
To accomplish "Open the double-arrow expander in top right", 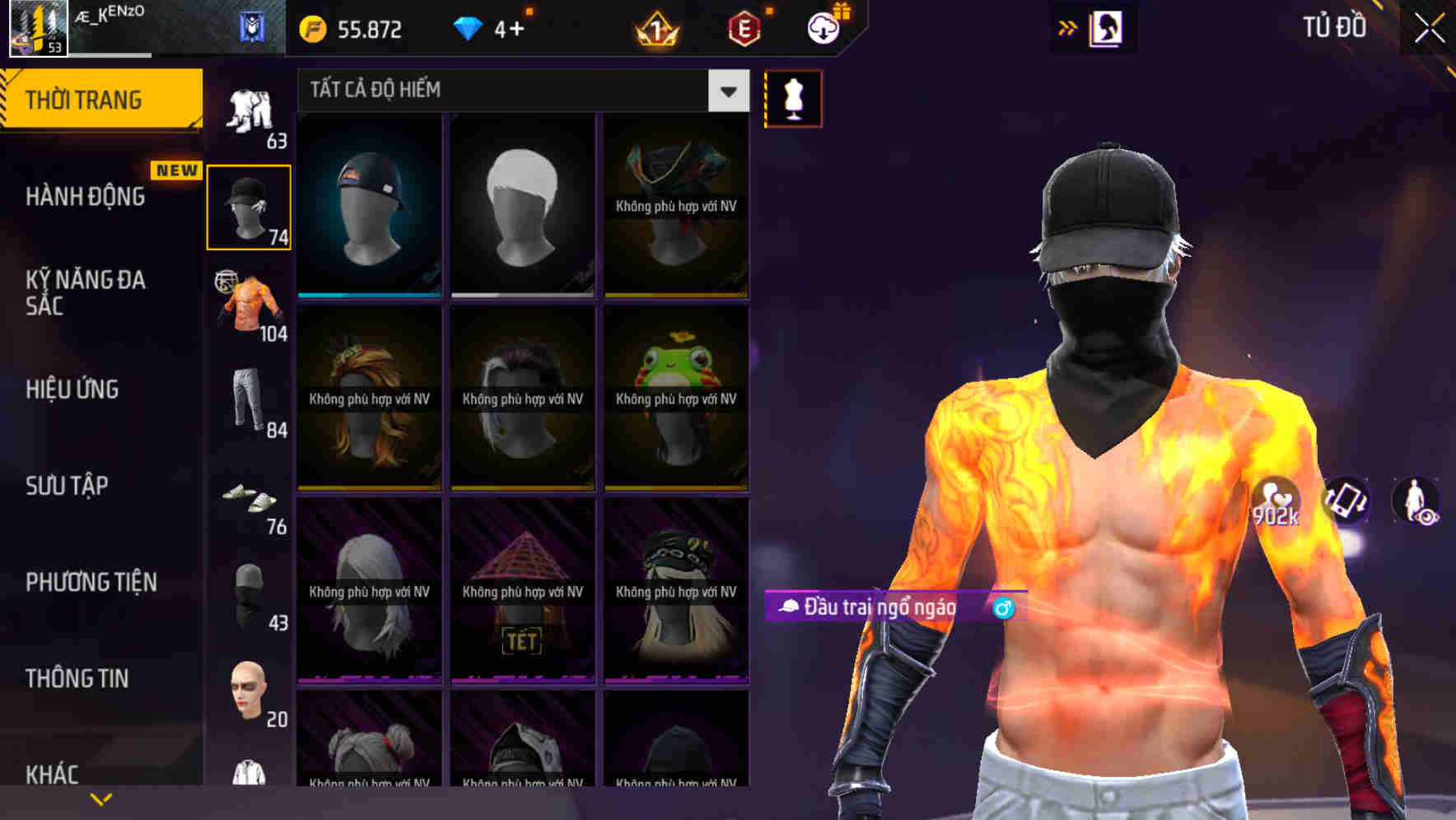I will click(1066, 27).
